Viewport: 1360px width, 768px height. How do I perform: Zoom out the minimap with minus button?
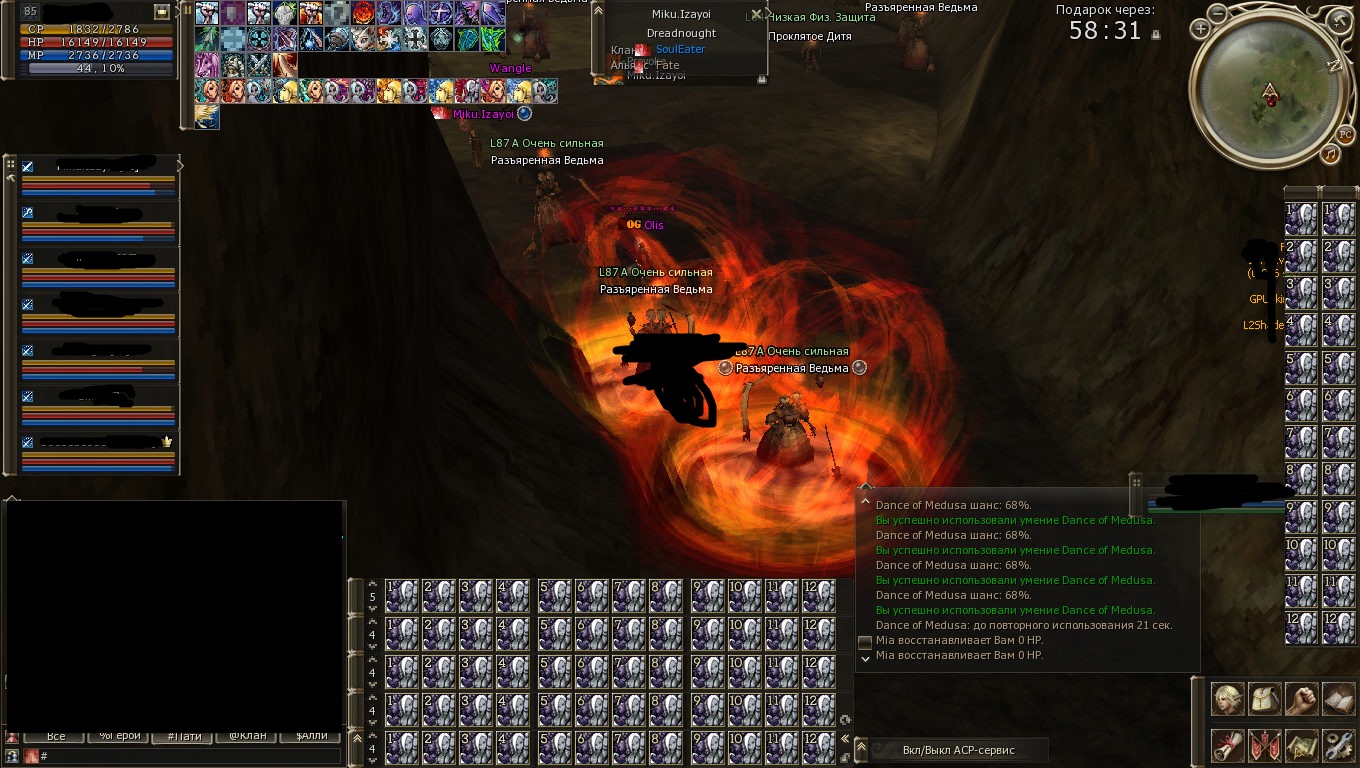[x=1217, y=13]
